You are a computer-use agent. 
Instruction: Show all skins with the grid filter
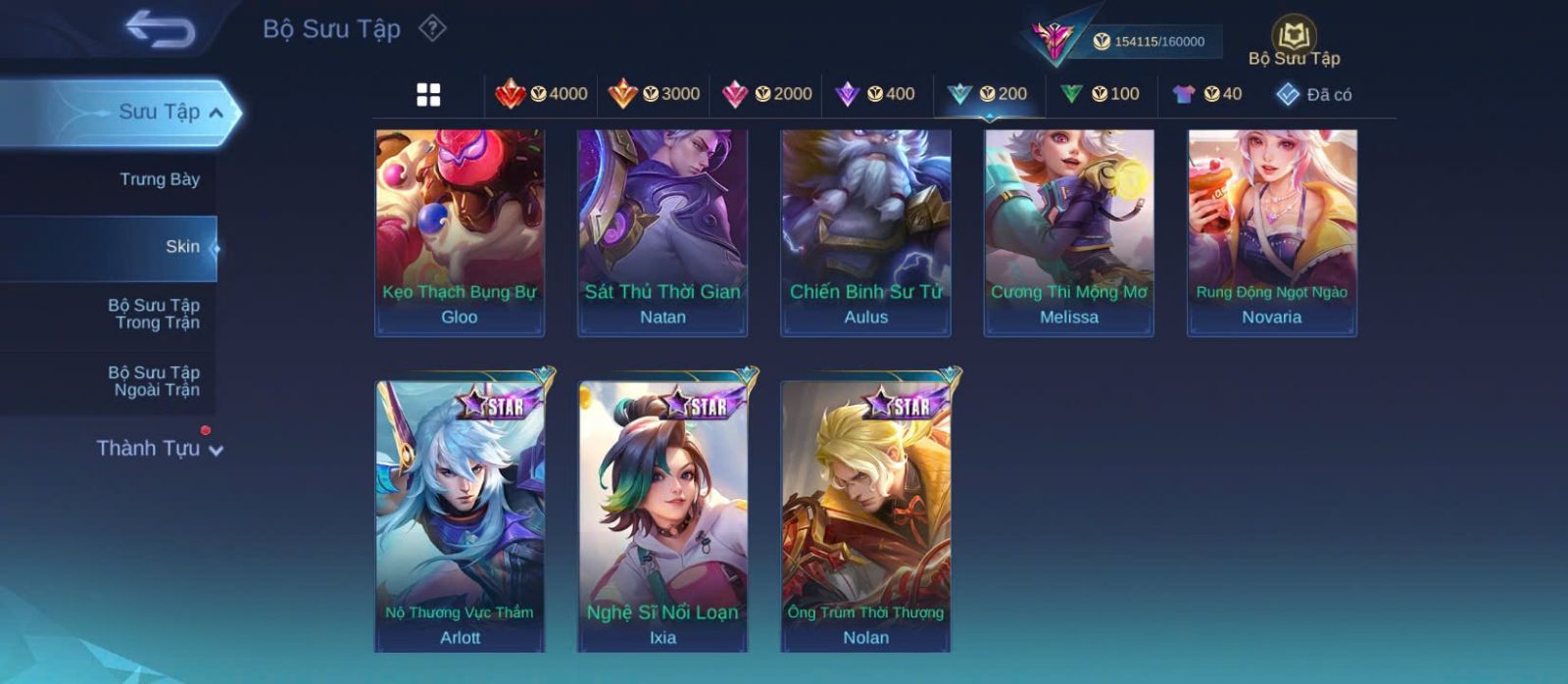coord(428,94)
